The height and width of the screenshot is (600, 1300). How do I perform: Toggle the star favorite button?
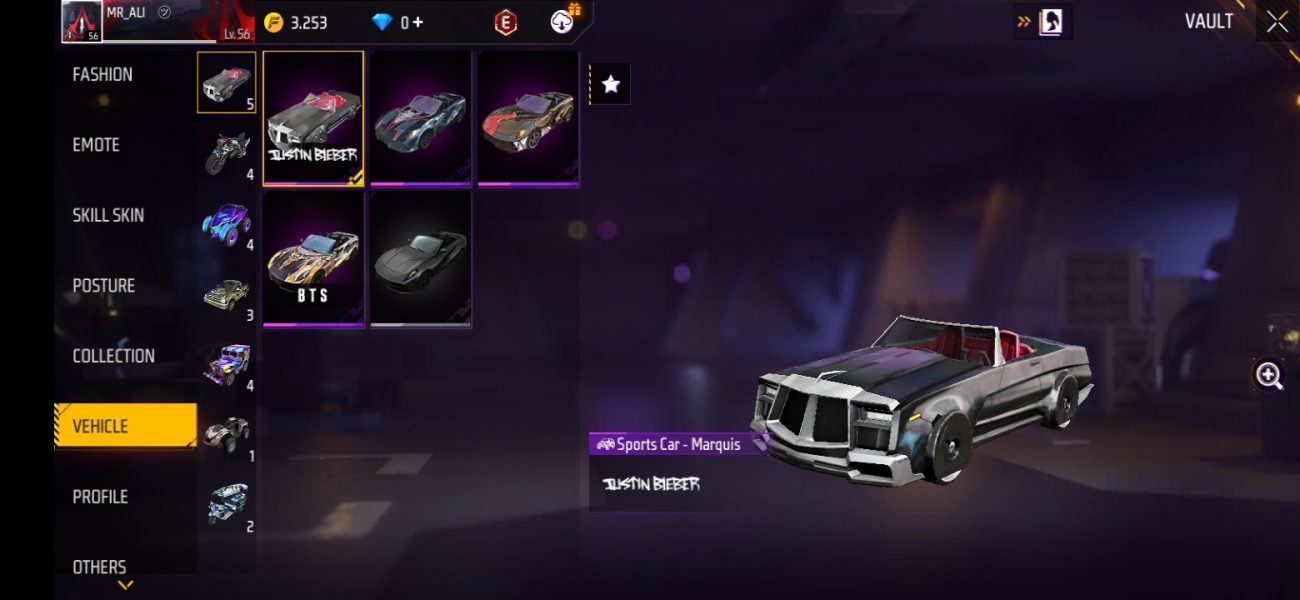(x=611, y=85)
